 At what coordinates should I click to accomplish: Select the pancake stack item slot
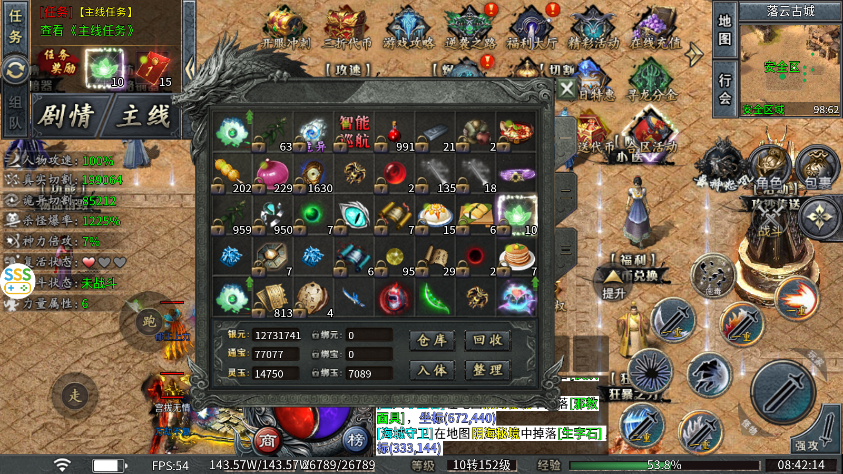(517, 257)
